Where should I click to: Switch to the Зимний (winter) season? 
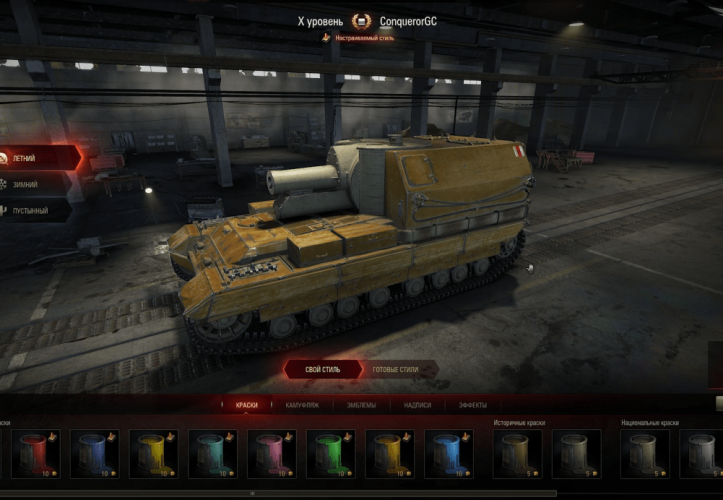30,185
